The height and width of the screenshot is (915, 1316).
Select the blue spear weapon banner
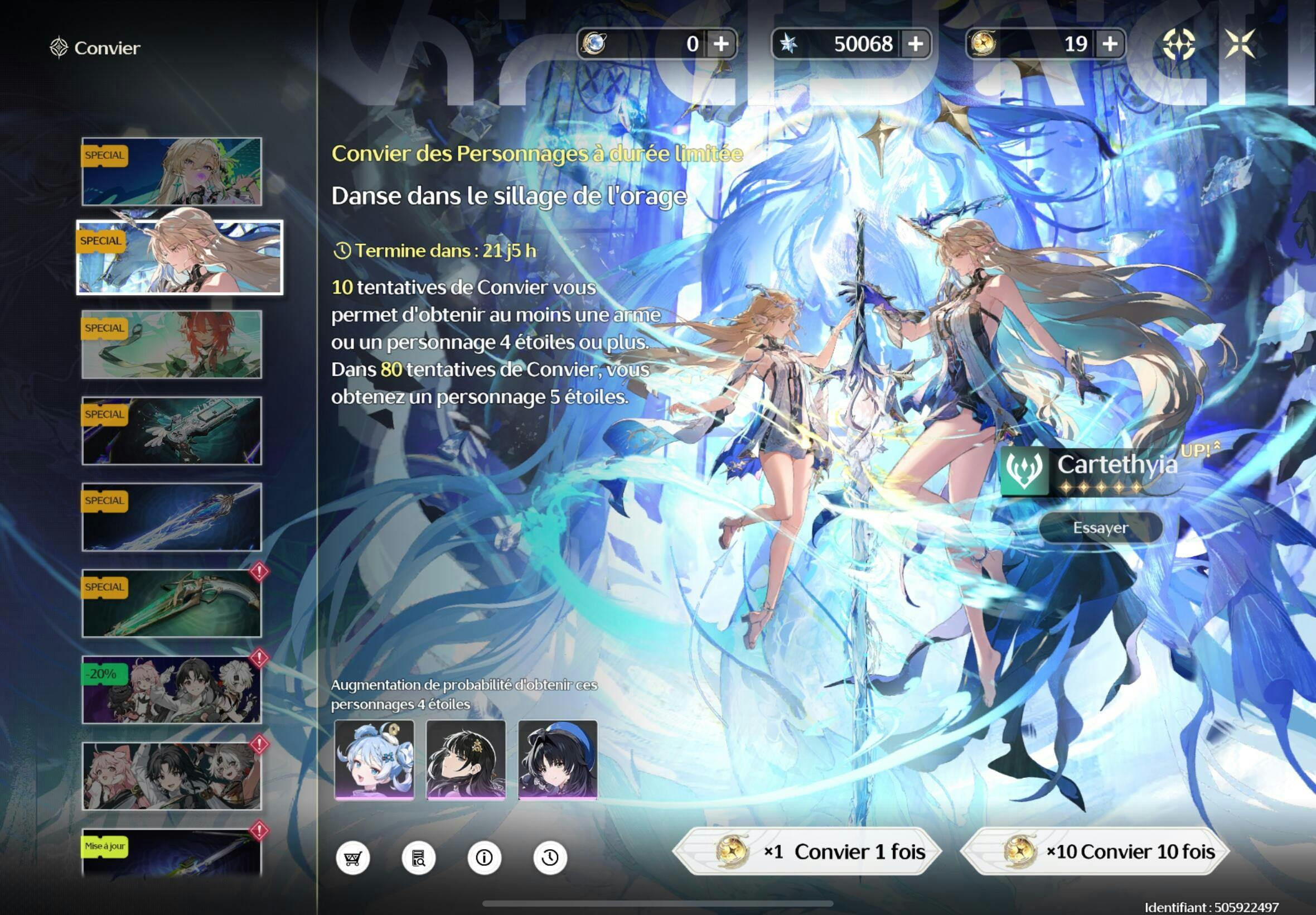tap(172, 517)
